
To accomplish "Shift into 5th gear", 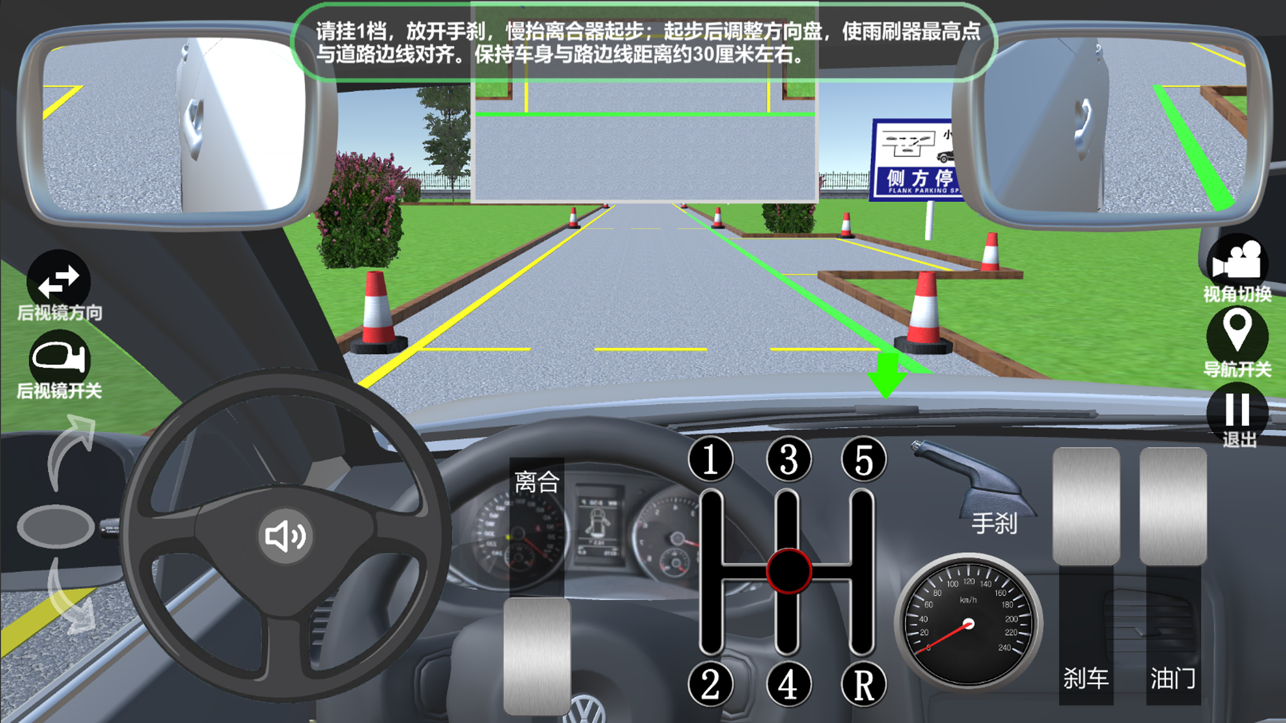I will click(864, 459).
